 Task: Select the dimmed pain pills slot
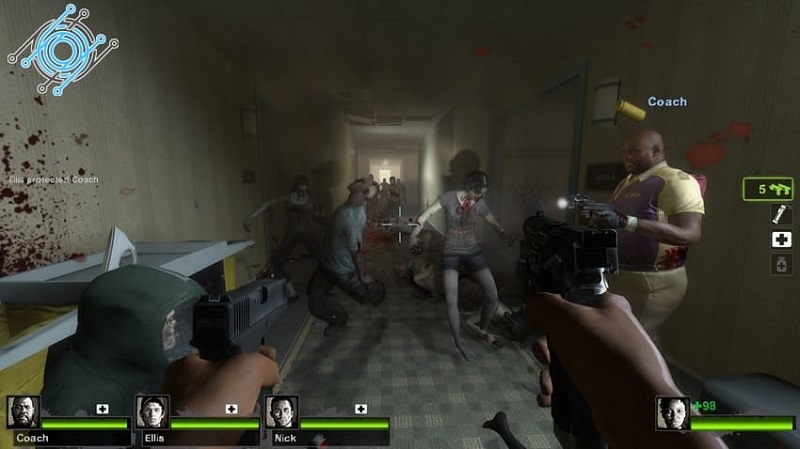pos(779,264)
